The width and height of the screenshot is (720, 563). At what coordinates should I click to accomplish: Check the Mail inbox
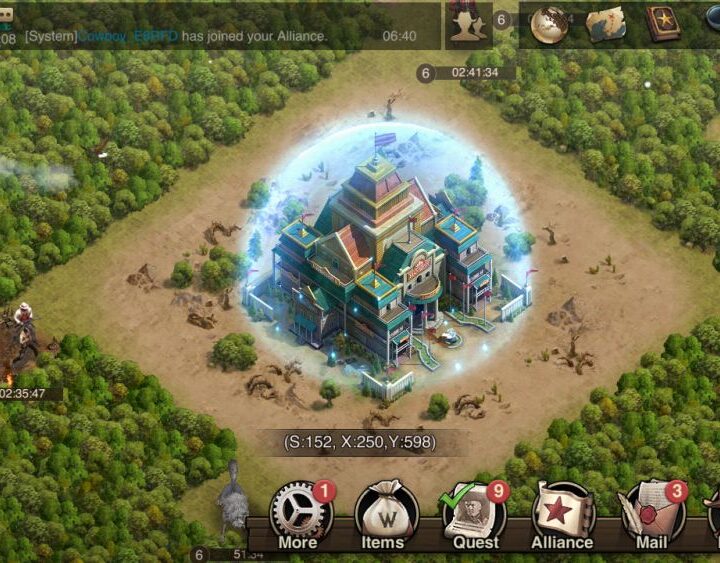coord(651,517)
